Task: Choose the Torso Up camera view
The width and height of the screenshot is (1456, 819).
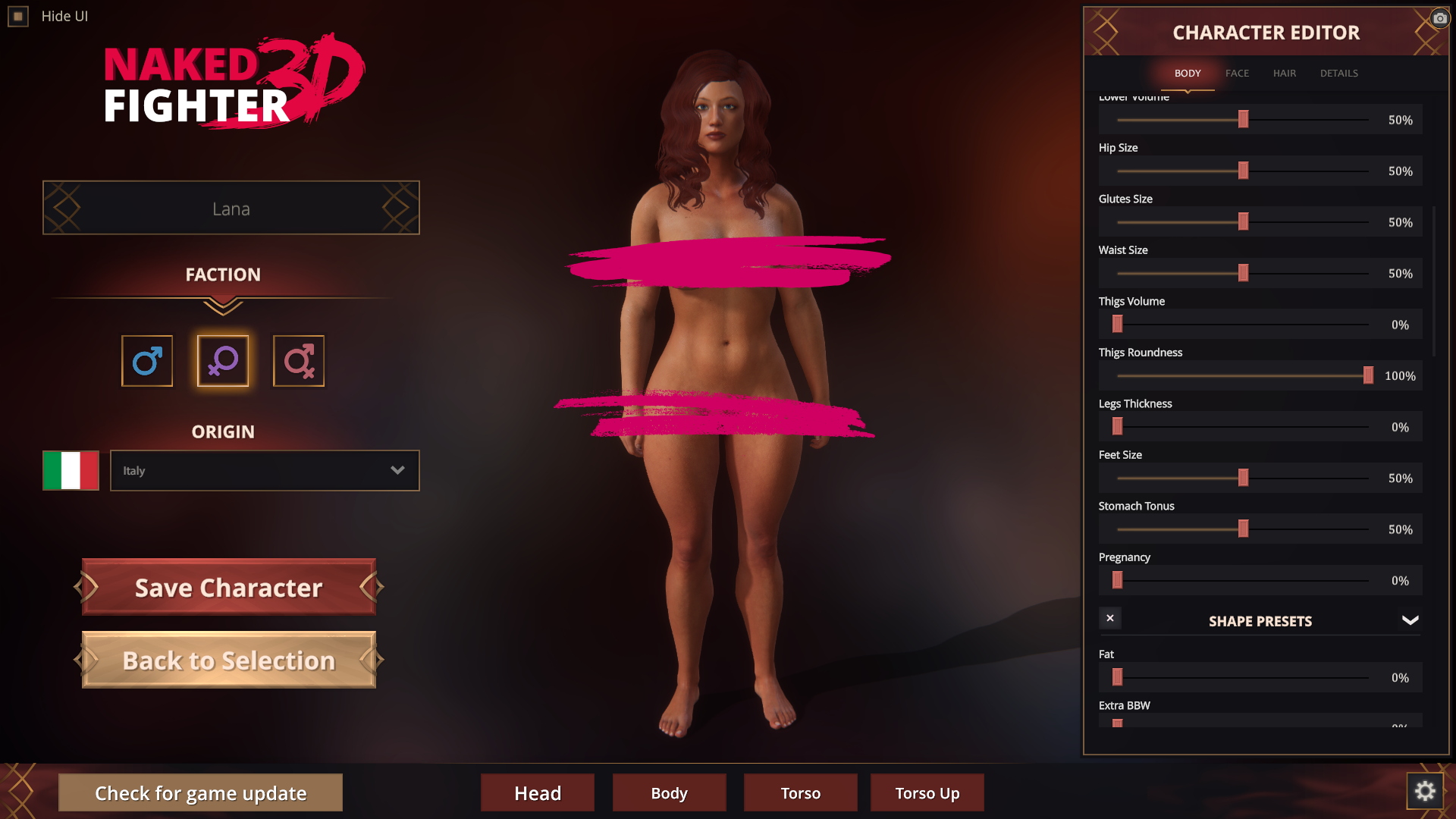Action: coord(927,793)
